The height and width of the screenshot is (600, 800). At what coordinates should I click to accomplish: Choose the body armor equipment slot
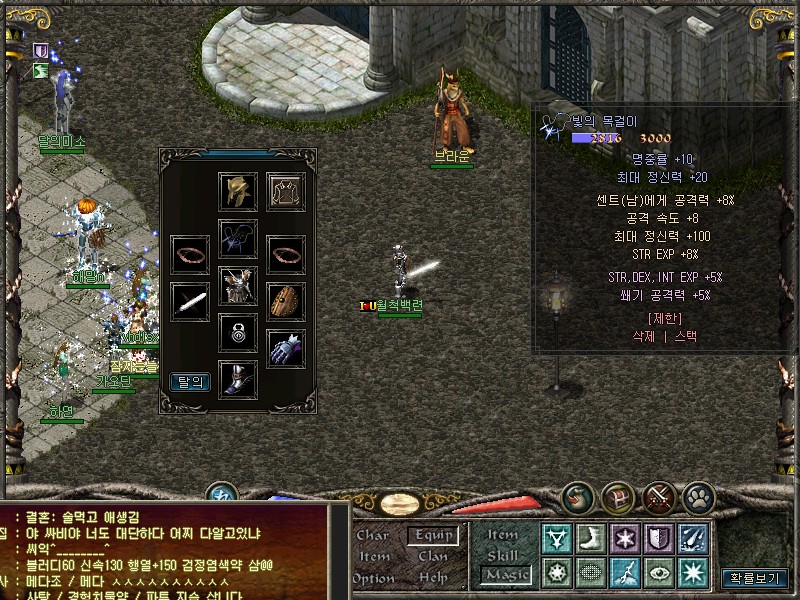tap(238, 287)
